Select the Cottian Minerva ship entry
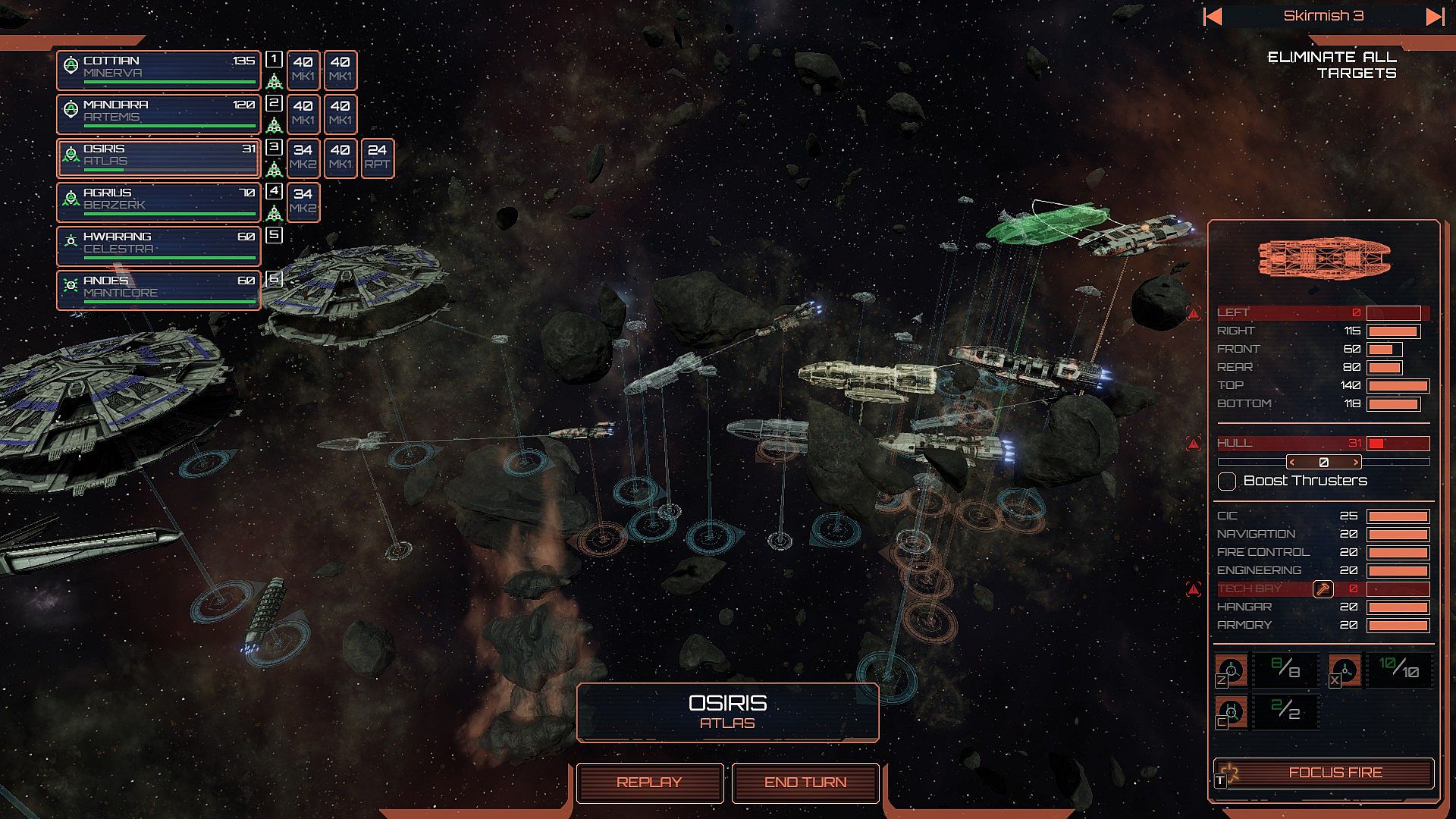 click(158, 70)
